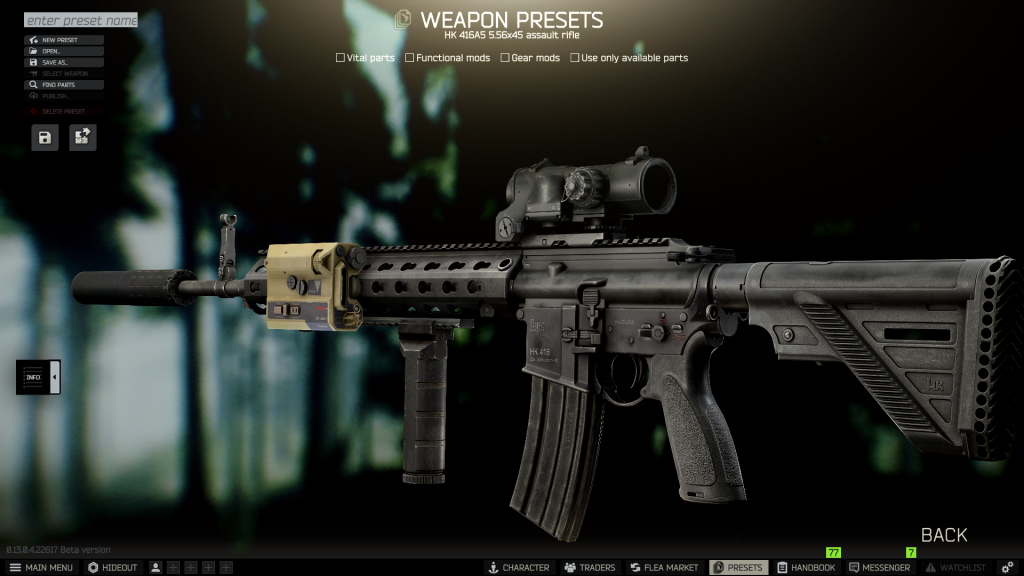Visit the Flea Market
Viewport: 1024px width, 576px height.
(664, 568)
